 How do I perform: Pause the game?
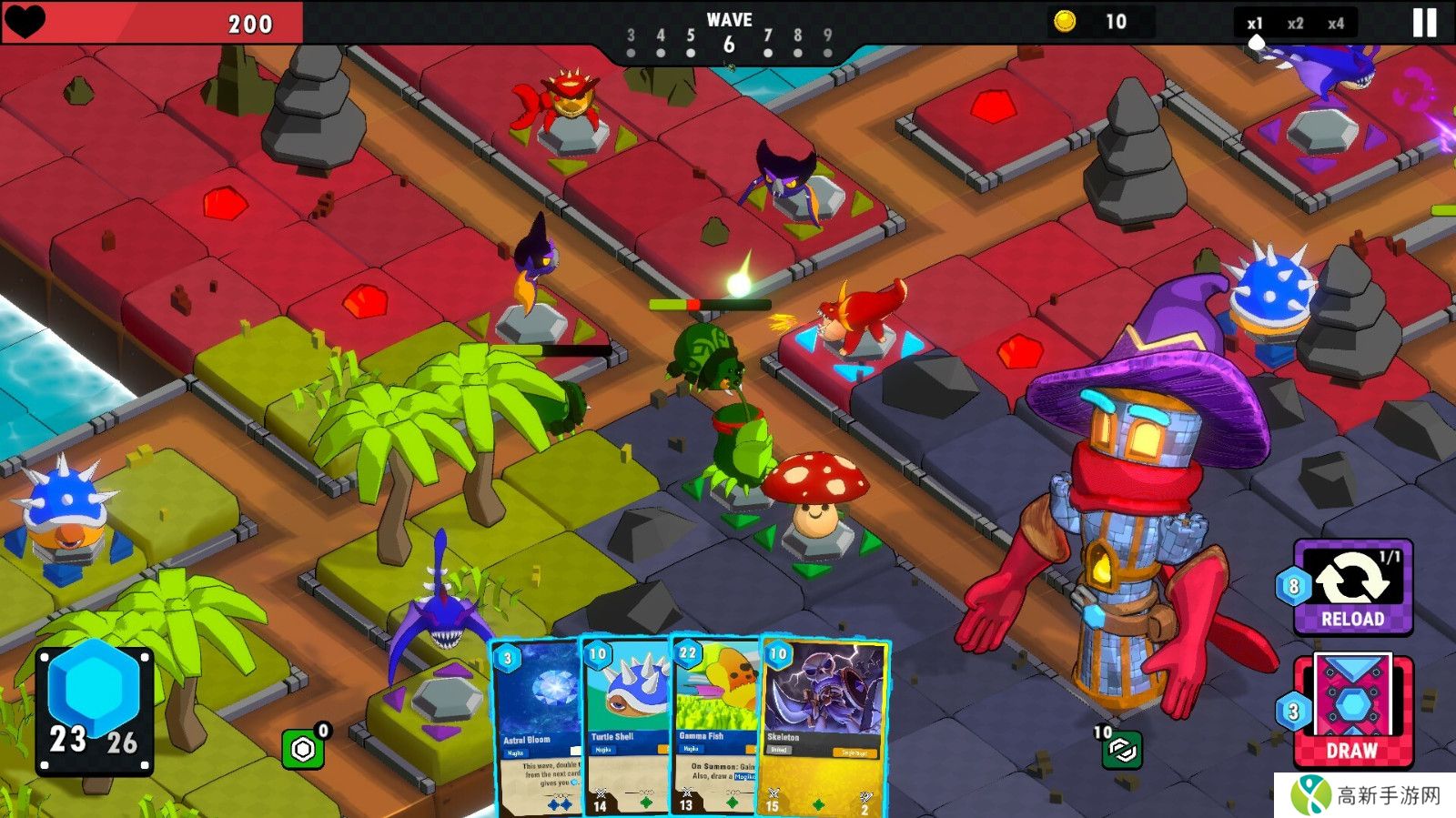(x=1424, y=23)
